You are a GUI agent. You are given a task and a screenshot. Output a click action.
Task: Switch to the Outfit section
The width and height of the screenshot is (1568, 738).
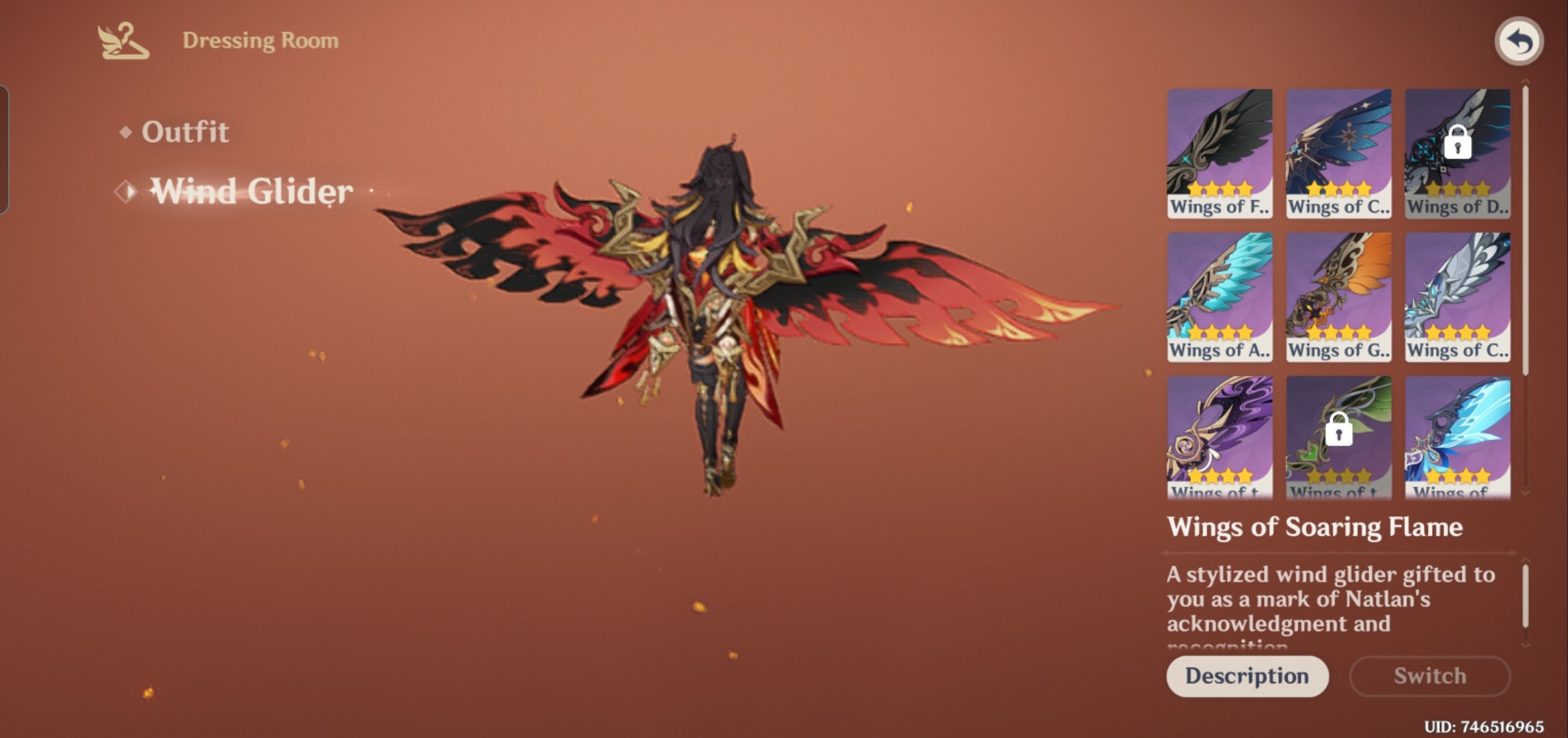pos(184,131)
